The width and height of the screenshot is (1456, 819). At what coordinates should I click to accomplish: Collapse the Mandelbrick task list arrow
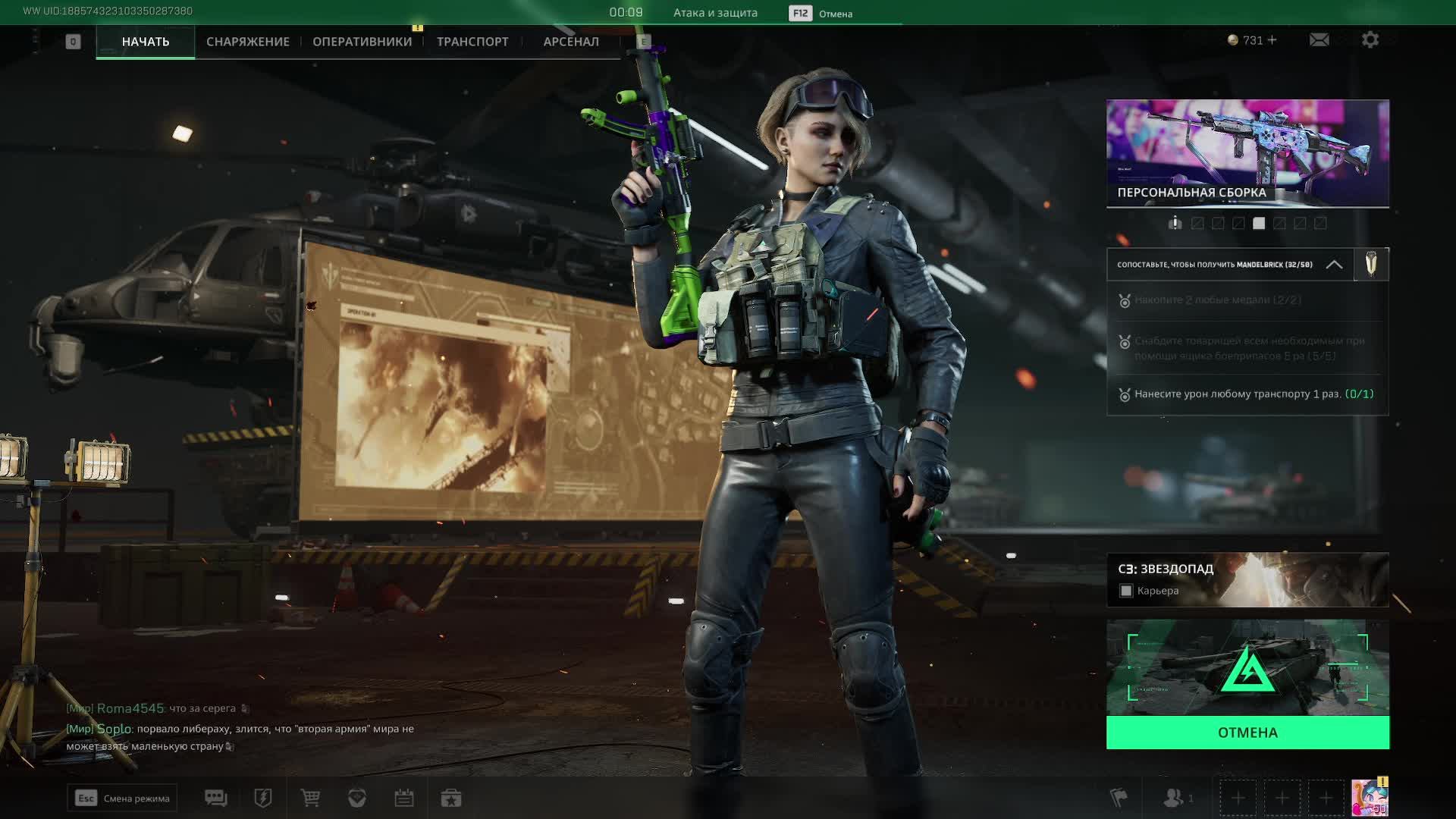tap(1334, 265)
